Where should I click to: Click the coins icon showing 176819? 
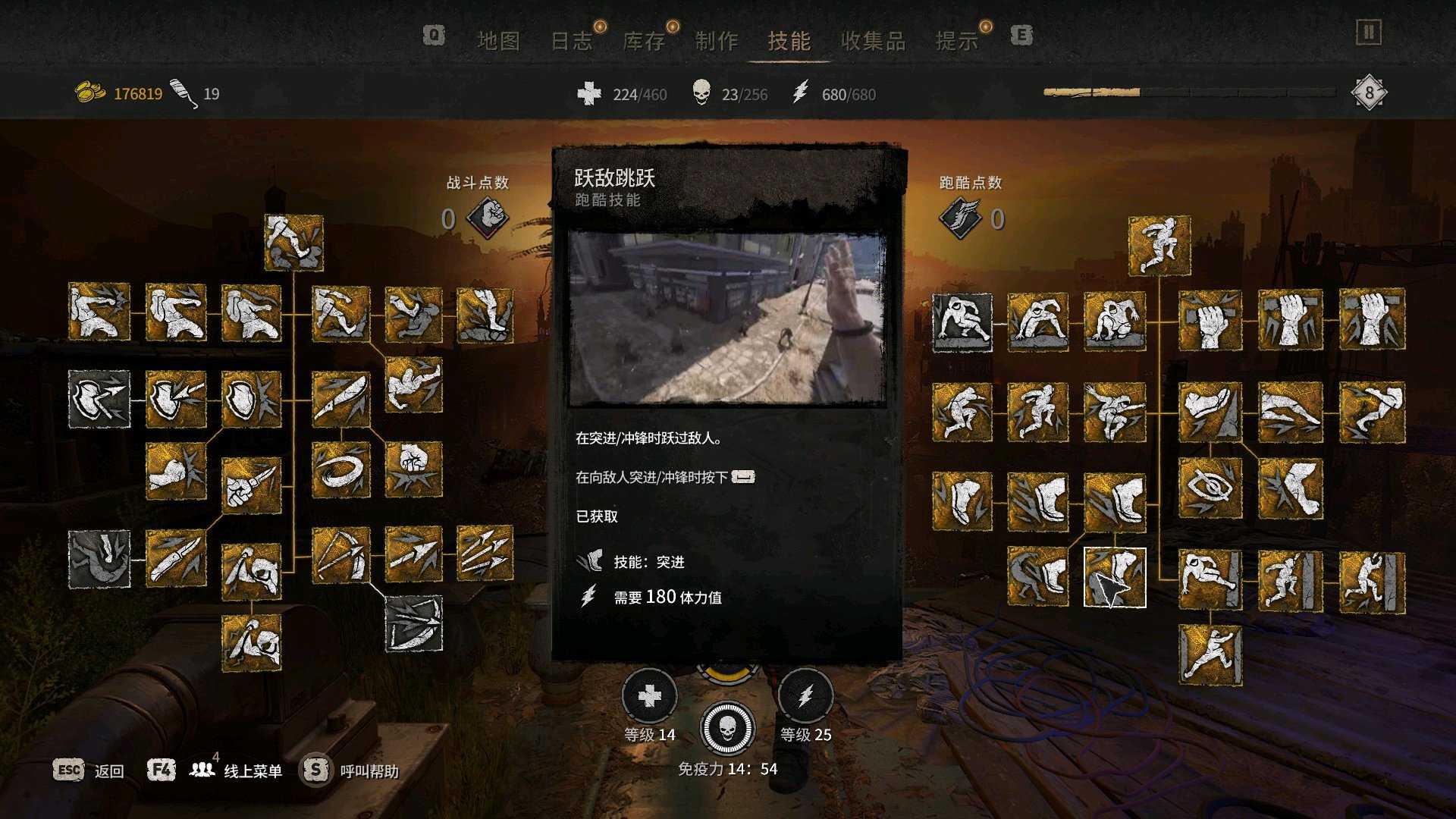coord(89,89)
